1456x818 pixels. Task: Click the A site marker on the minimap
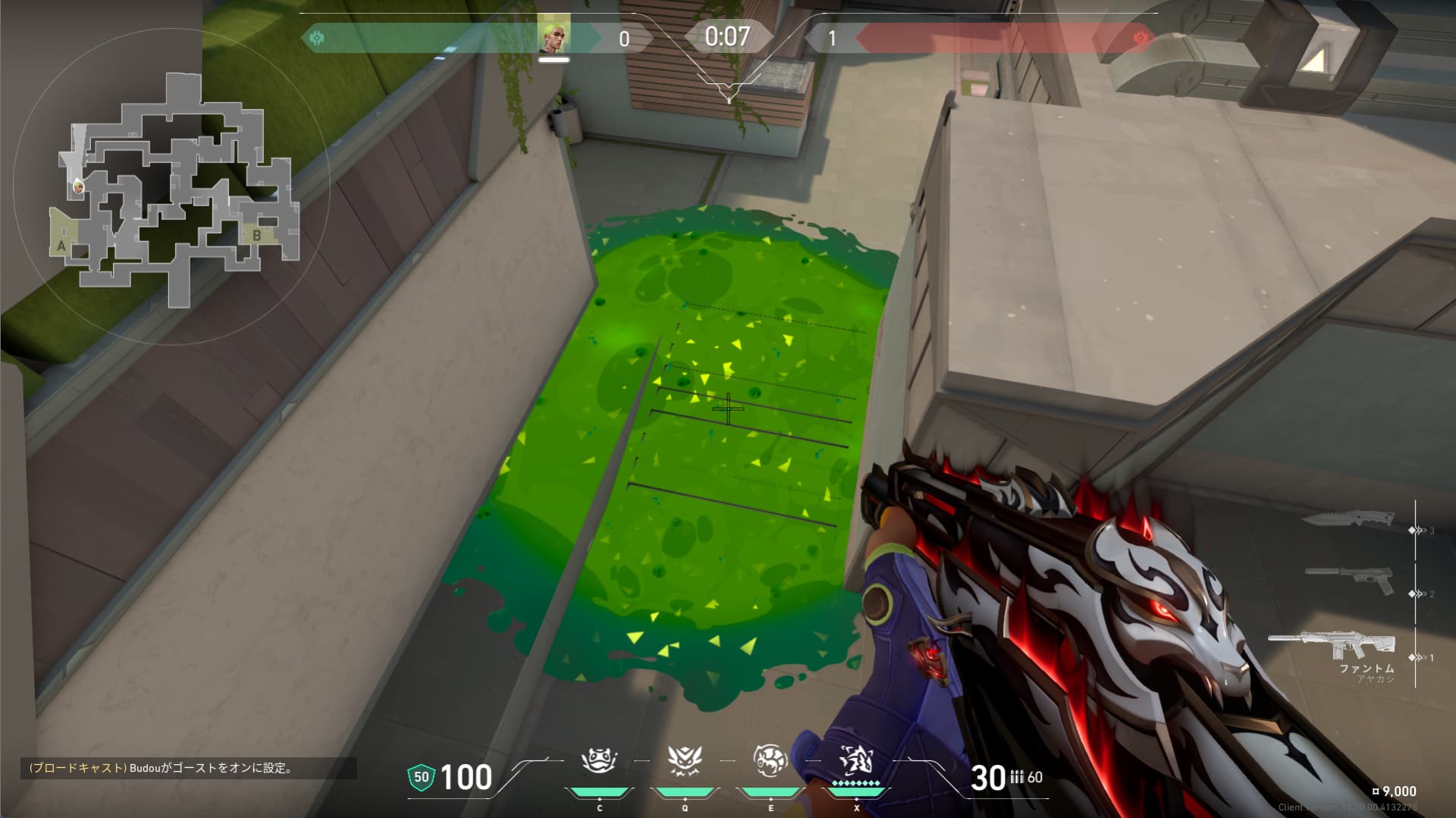point(61,246)
